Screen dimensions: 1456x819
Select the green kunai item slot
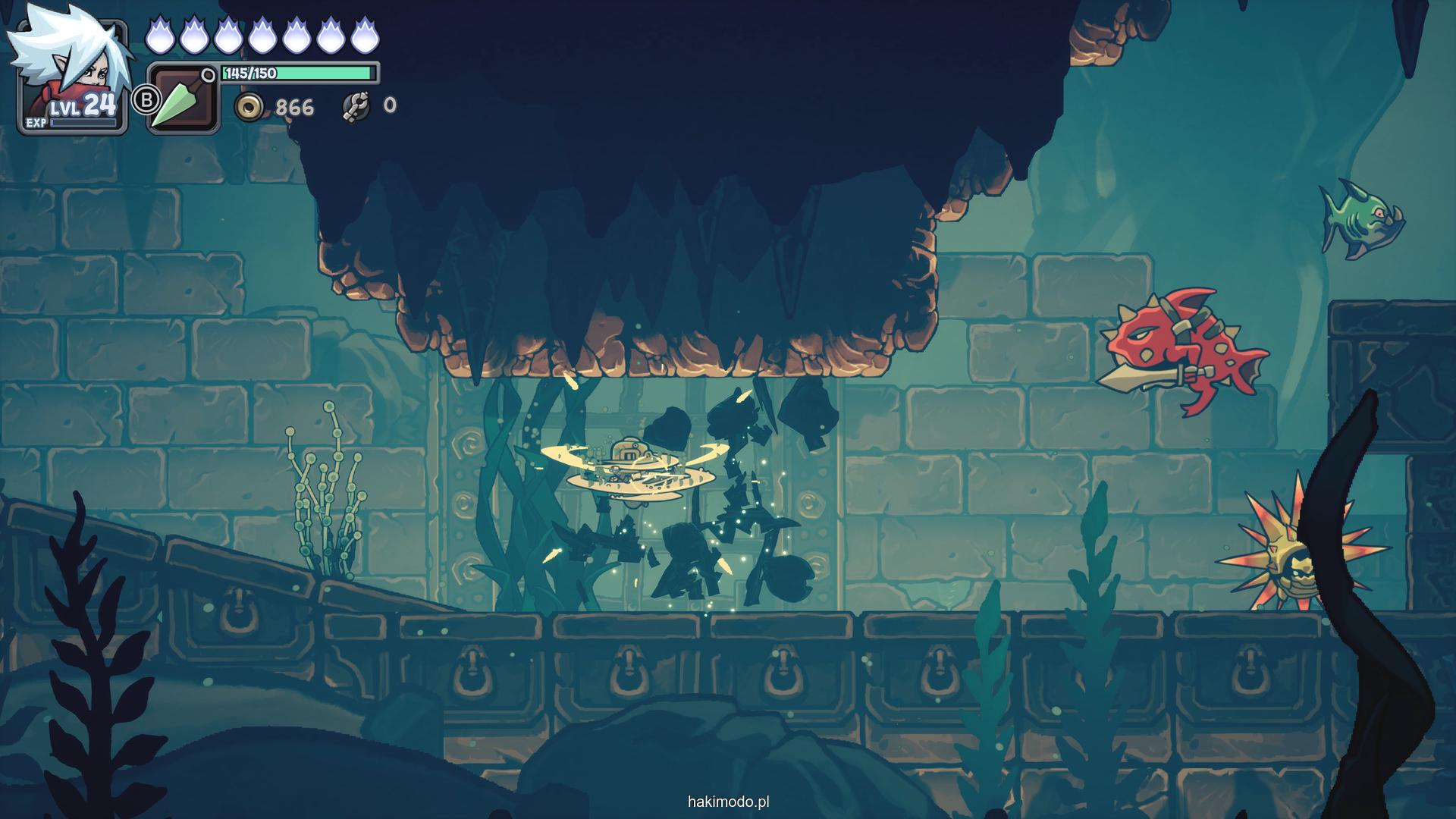(182, 99)
